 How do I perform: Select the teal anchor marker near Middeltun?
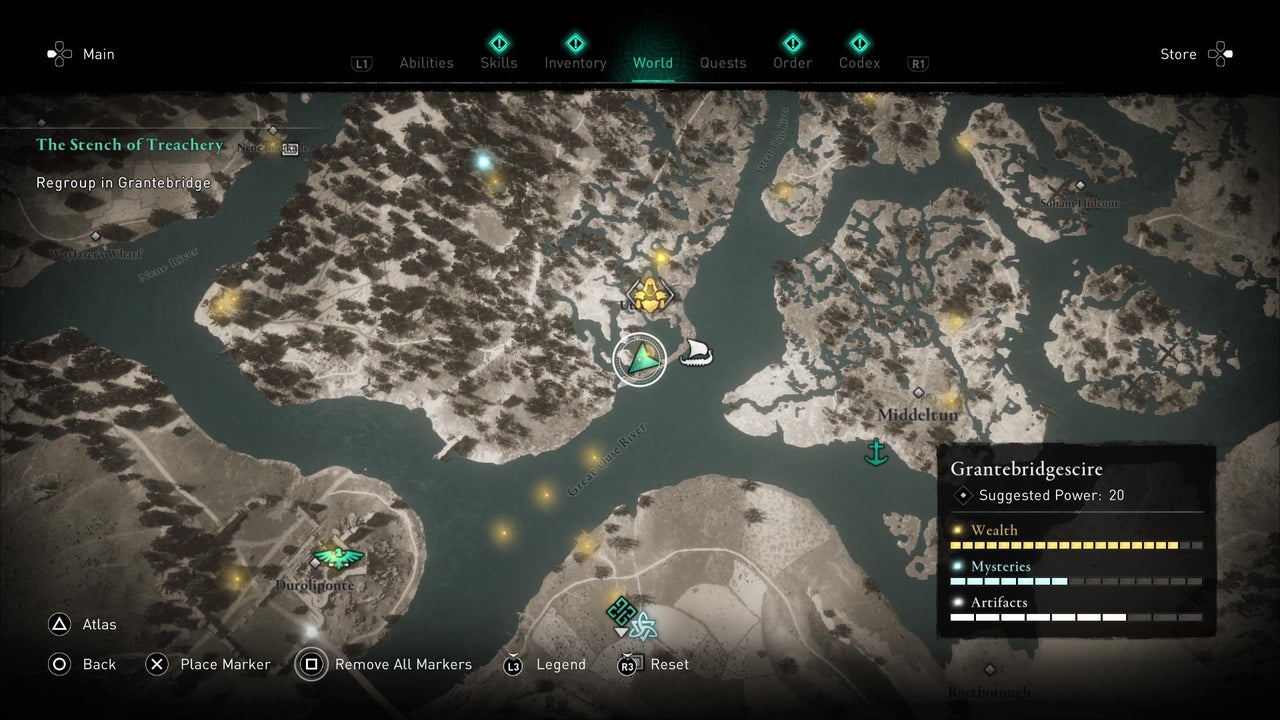coord(877,452)
